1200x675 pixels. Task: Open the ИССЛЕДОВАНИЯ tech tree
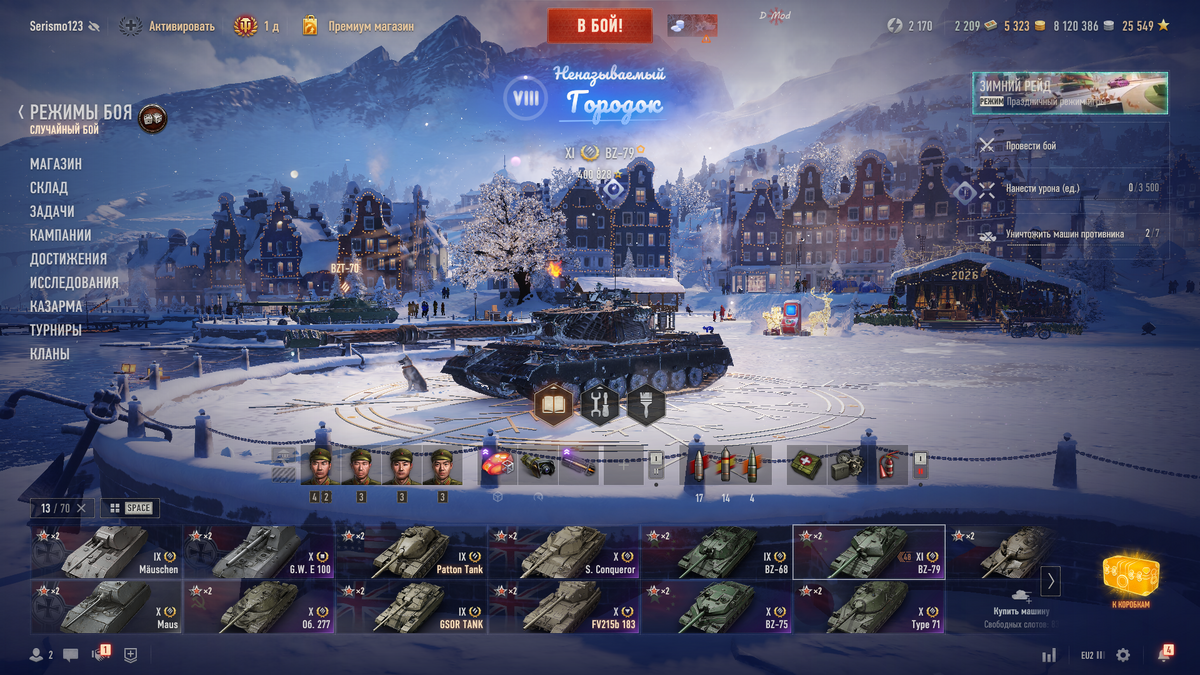point(74,283)
